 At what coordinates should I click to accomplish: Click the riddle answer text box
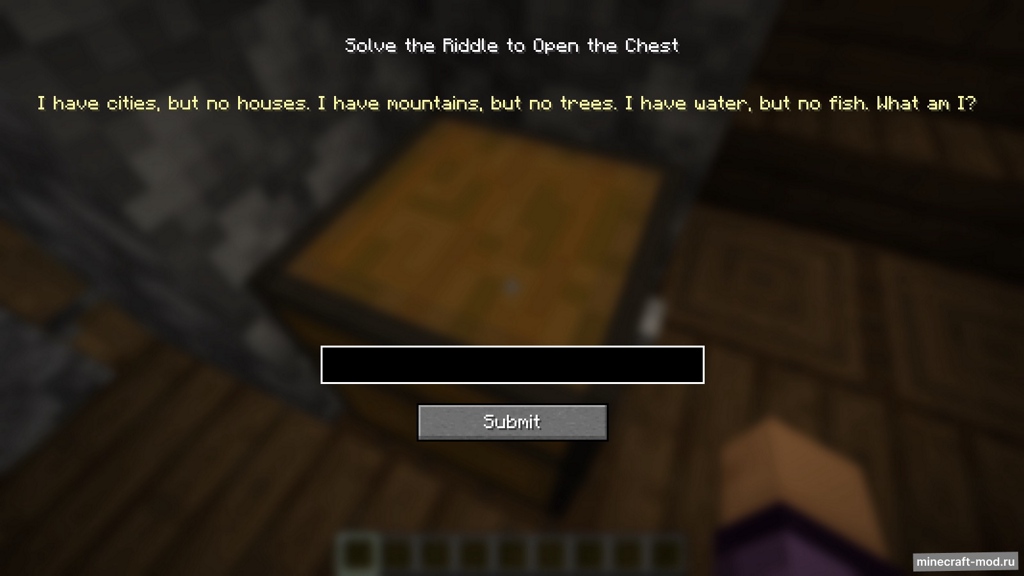point(512,365)
